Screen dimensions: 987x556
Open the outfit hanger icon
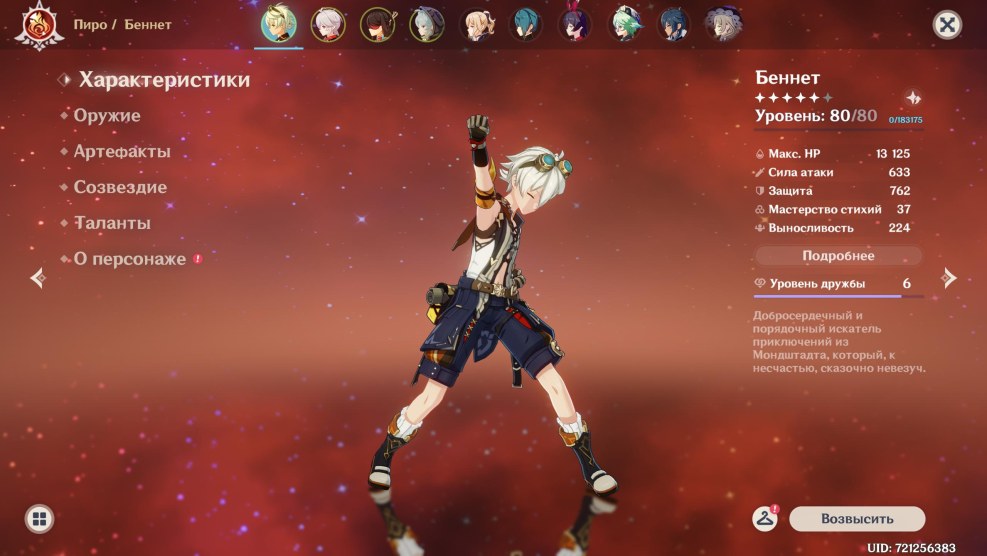(765, 518)
